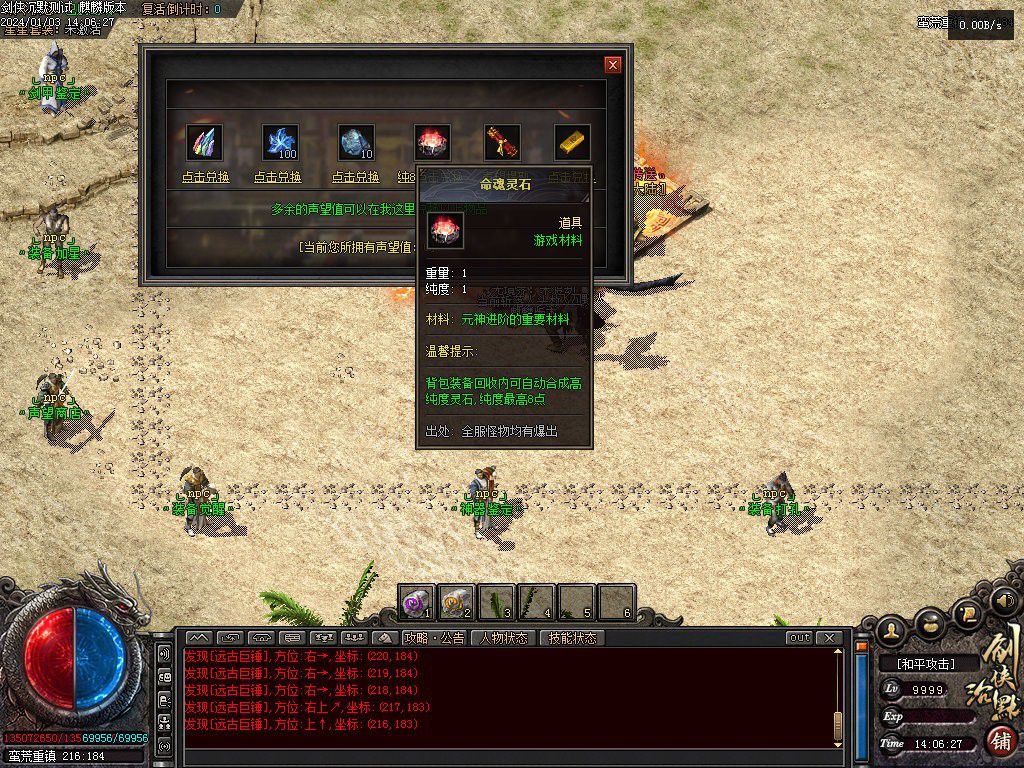Click the OUT button on chat panel
The image size is (1024, 768).
(799, 638)
